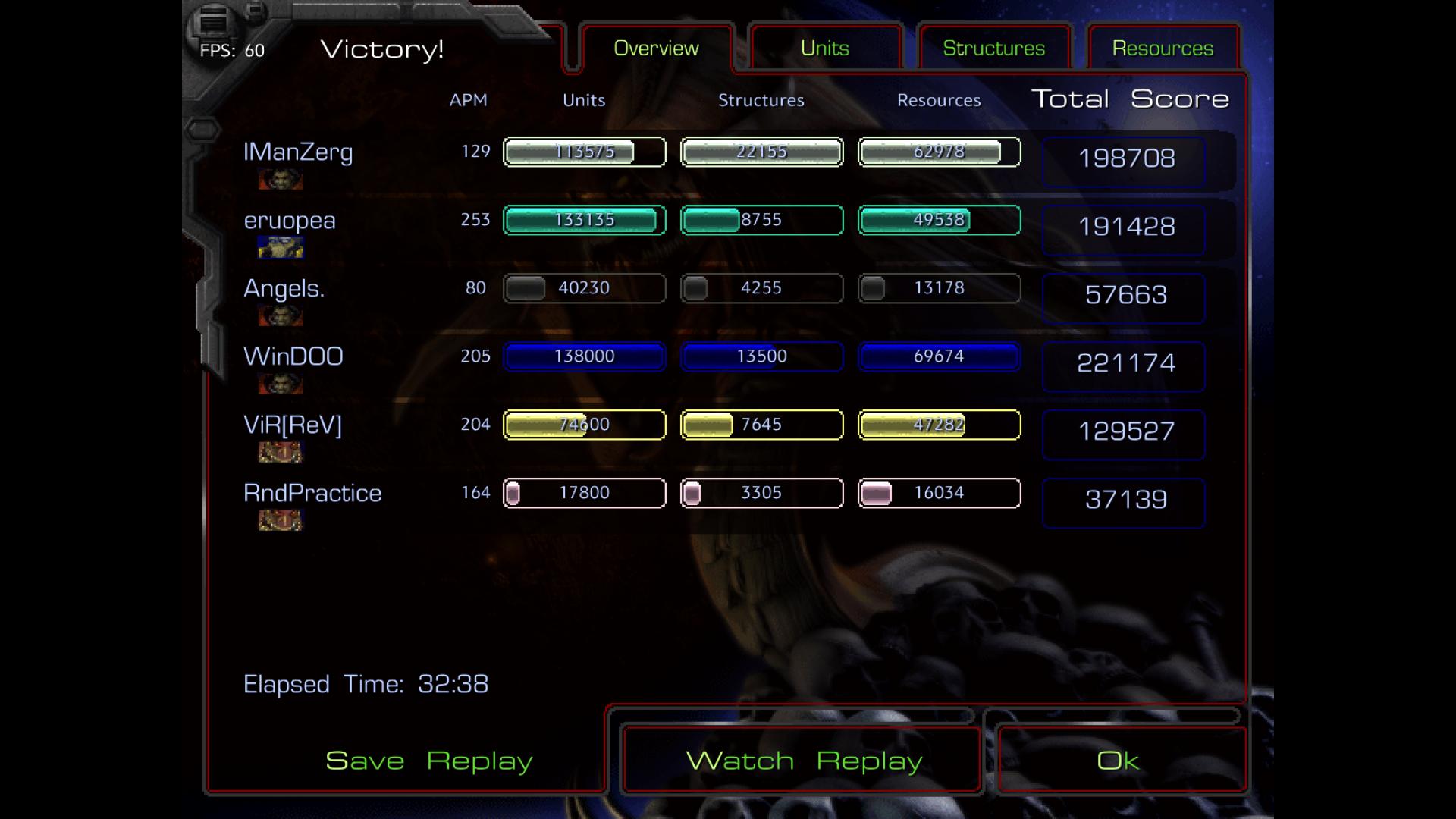Save Replay of this match
The image size is (1456, 819).
[x=428, y=760]
